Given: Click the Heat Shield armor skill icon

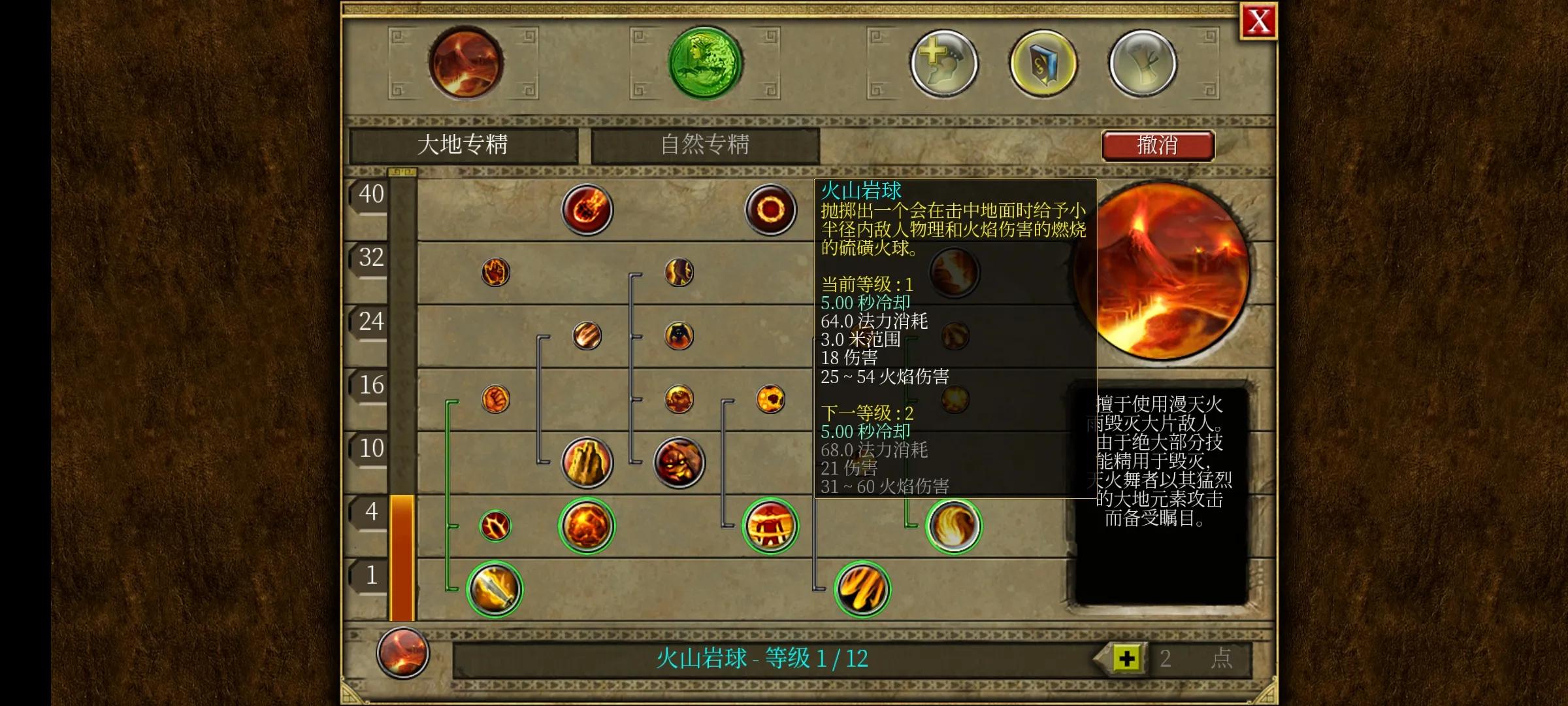Looking at the screenshot, I should 771,526.
